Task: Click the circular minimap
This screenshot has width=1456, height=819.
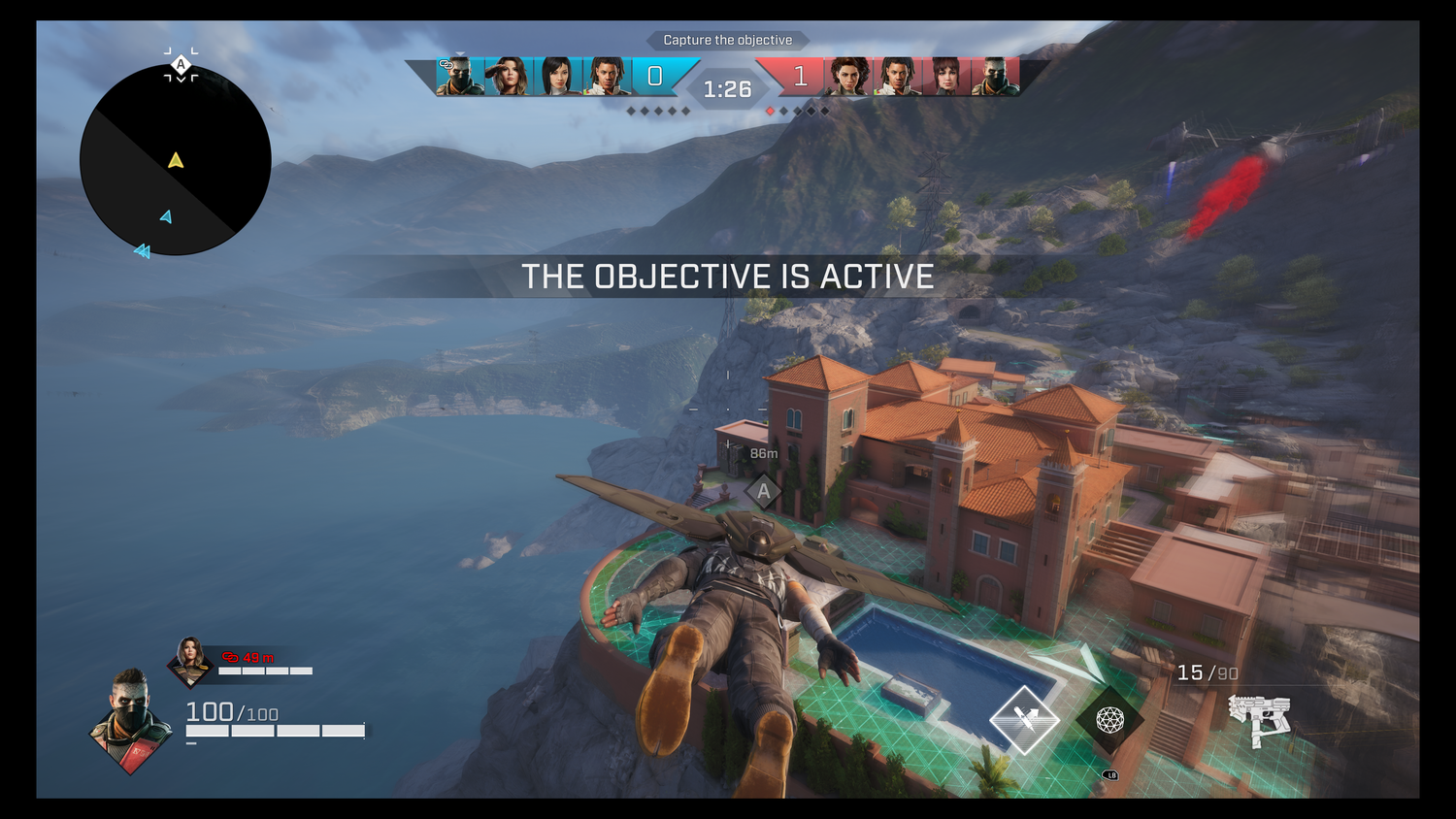Action: [x=175, y=160]
